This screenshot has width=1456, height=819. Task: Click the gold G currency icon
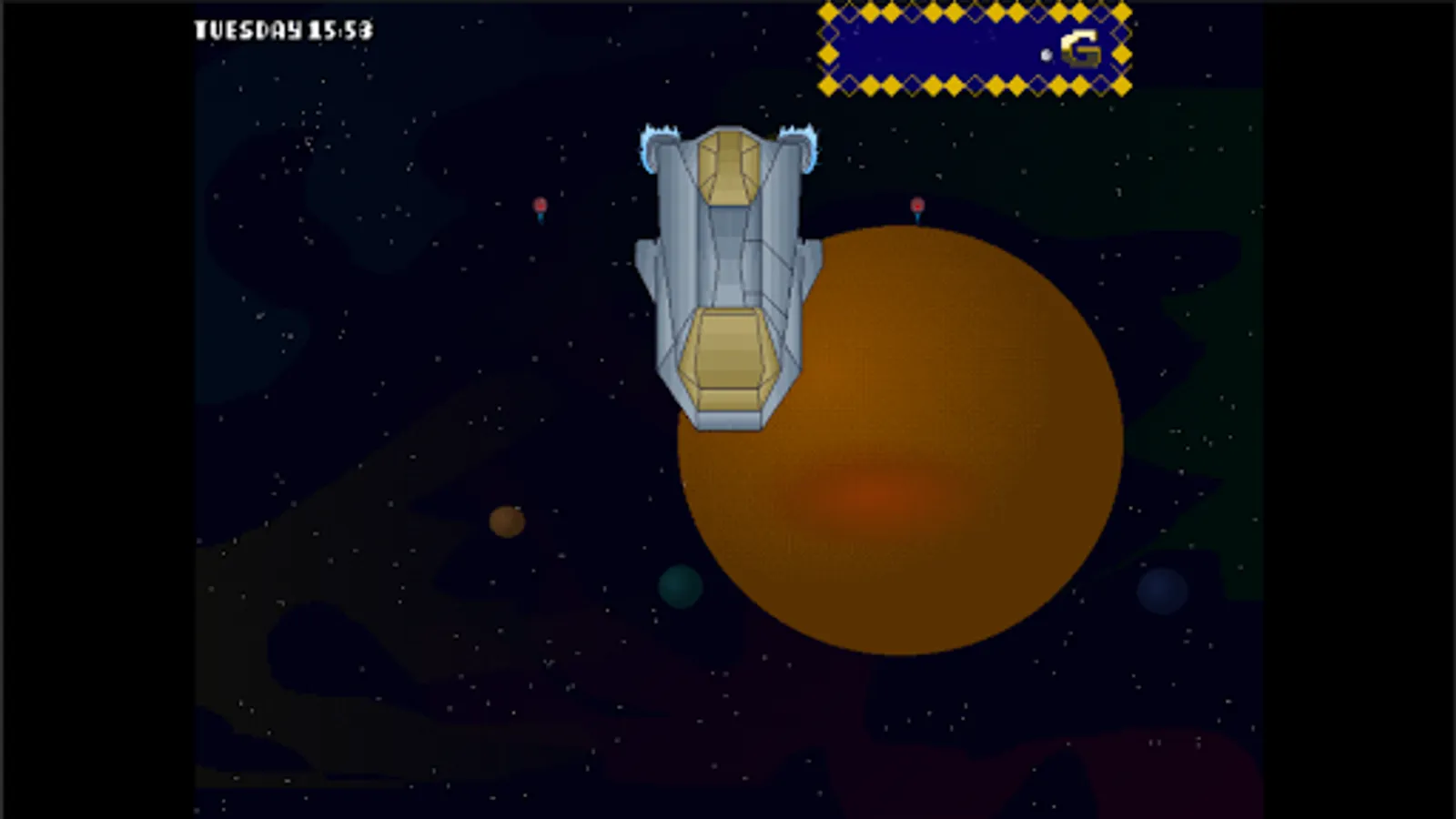tap(1082, 46)
